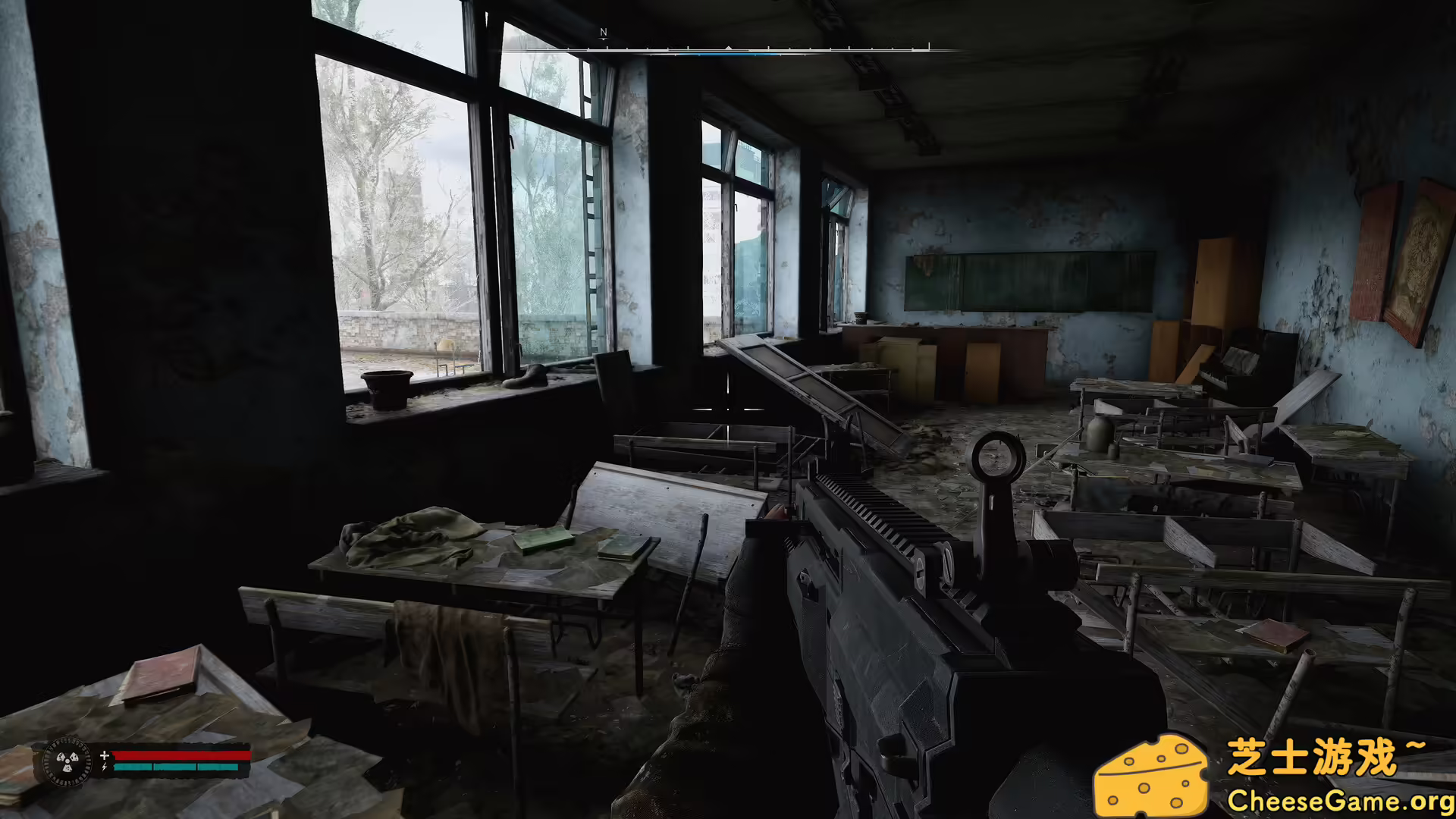The width and height of the screenshot is (1456, 819).
Task: Expand the second stamina bar segment
Action: pyautogui.click(x=175, y=767)
